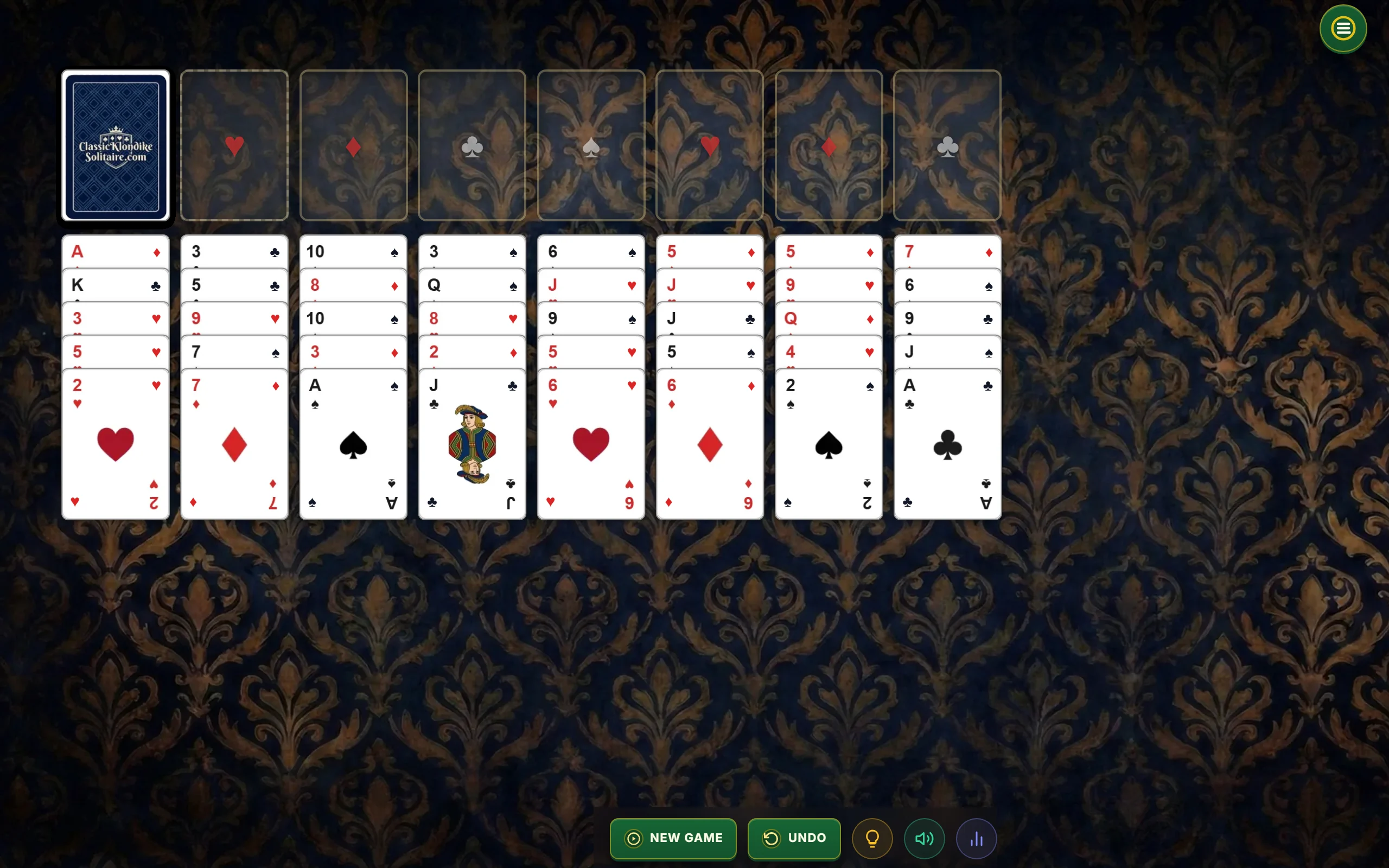Open the hamburger menu in the top corner
This screenshot has width=1389, height=868.
(1342, 28)
